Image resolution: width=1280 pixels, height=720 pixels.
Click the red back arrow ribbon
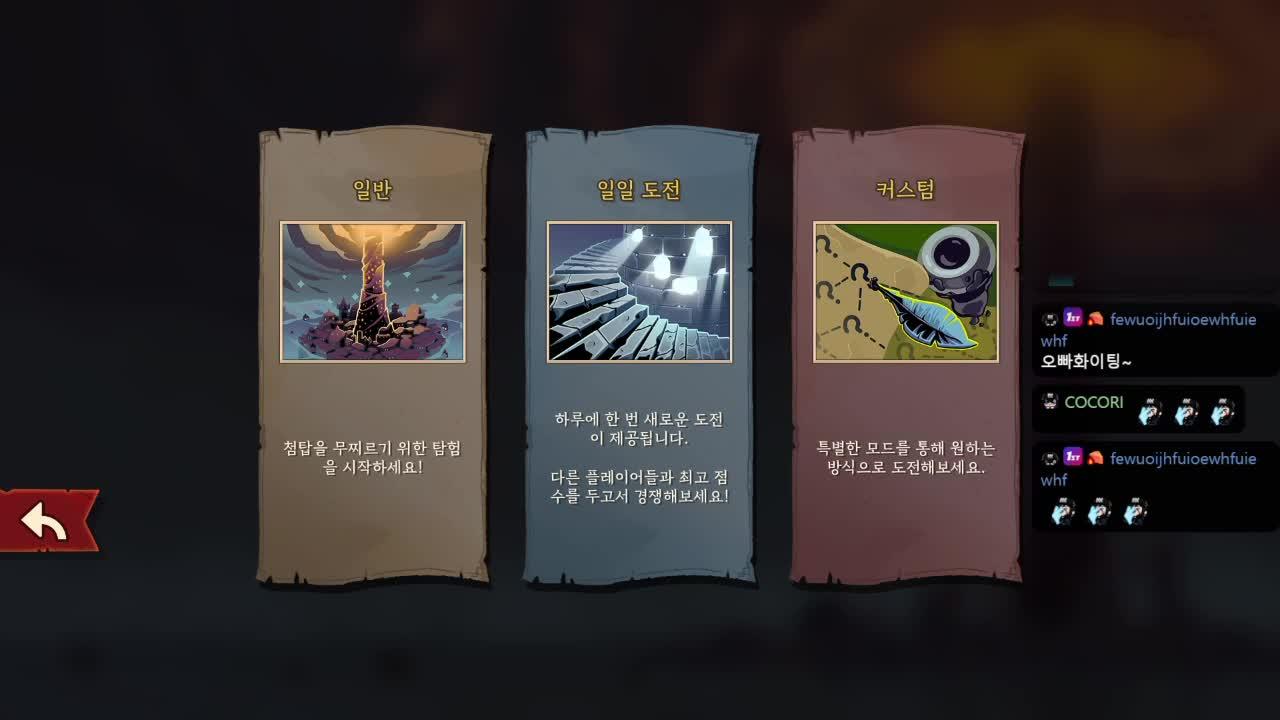tap(42, 519)
